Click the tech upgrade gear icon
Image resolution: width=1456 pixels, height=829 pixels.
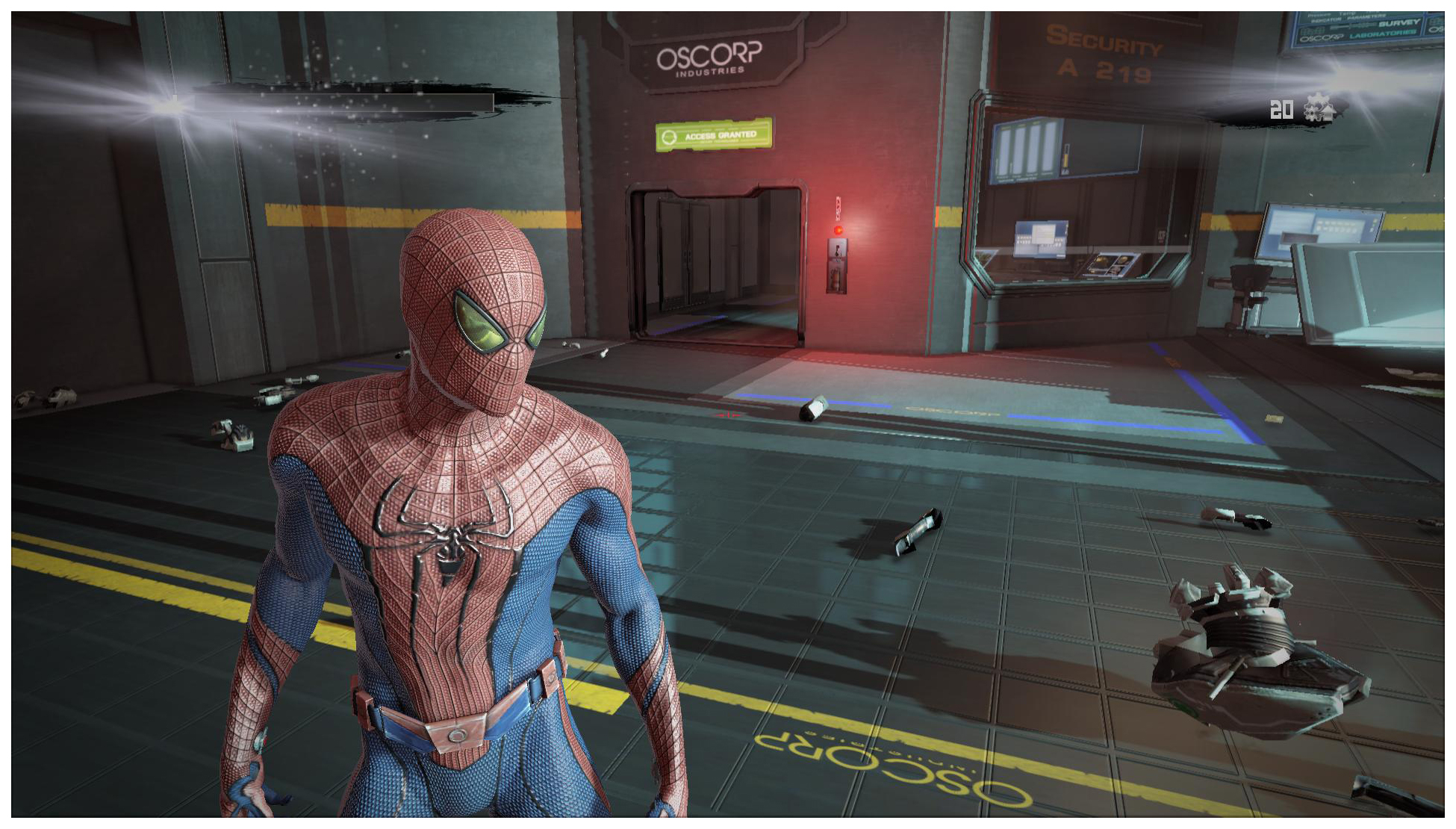pos(1319,109)
